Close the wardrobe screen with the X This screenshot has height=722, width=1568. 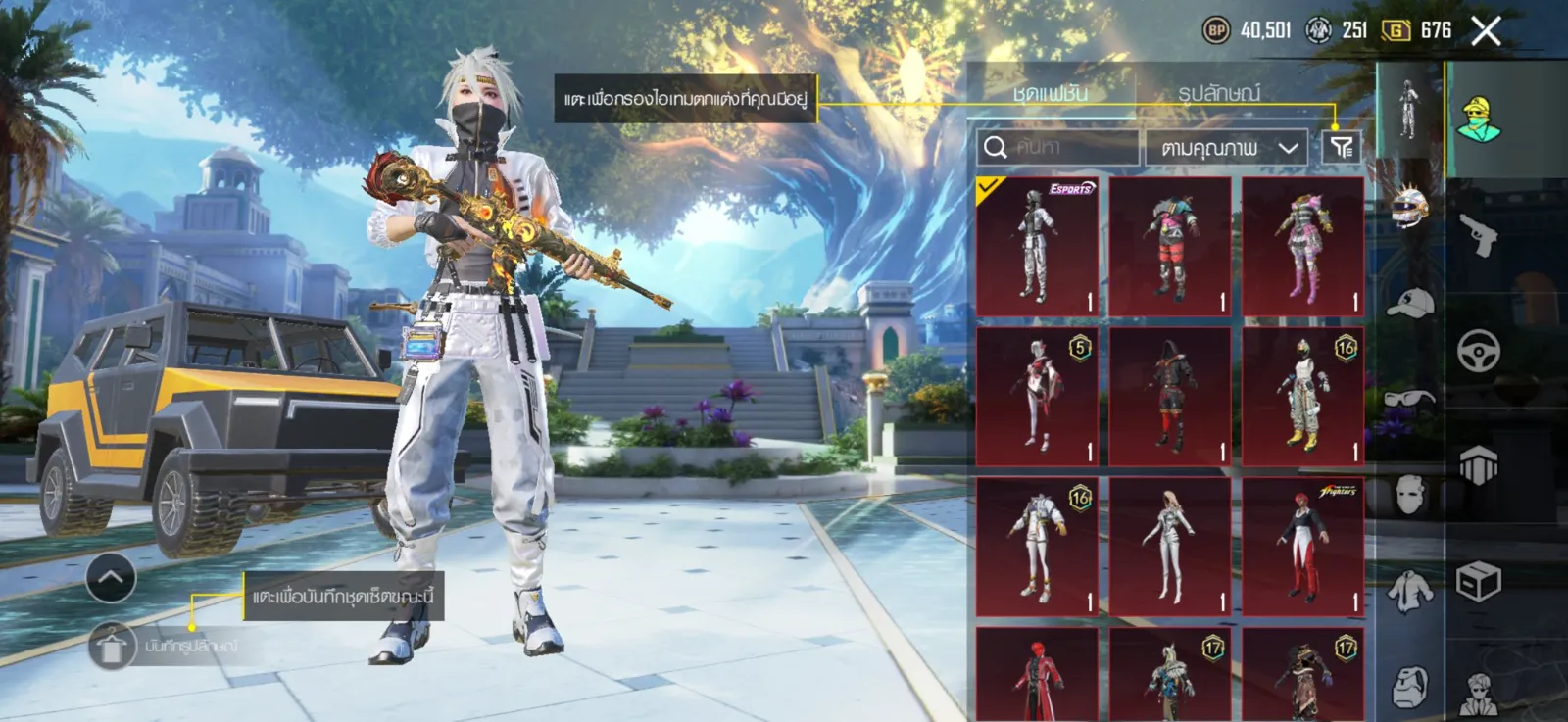(1486, 31)
